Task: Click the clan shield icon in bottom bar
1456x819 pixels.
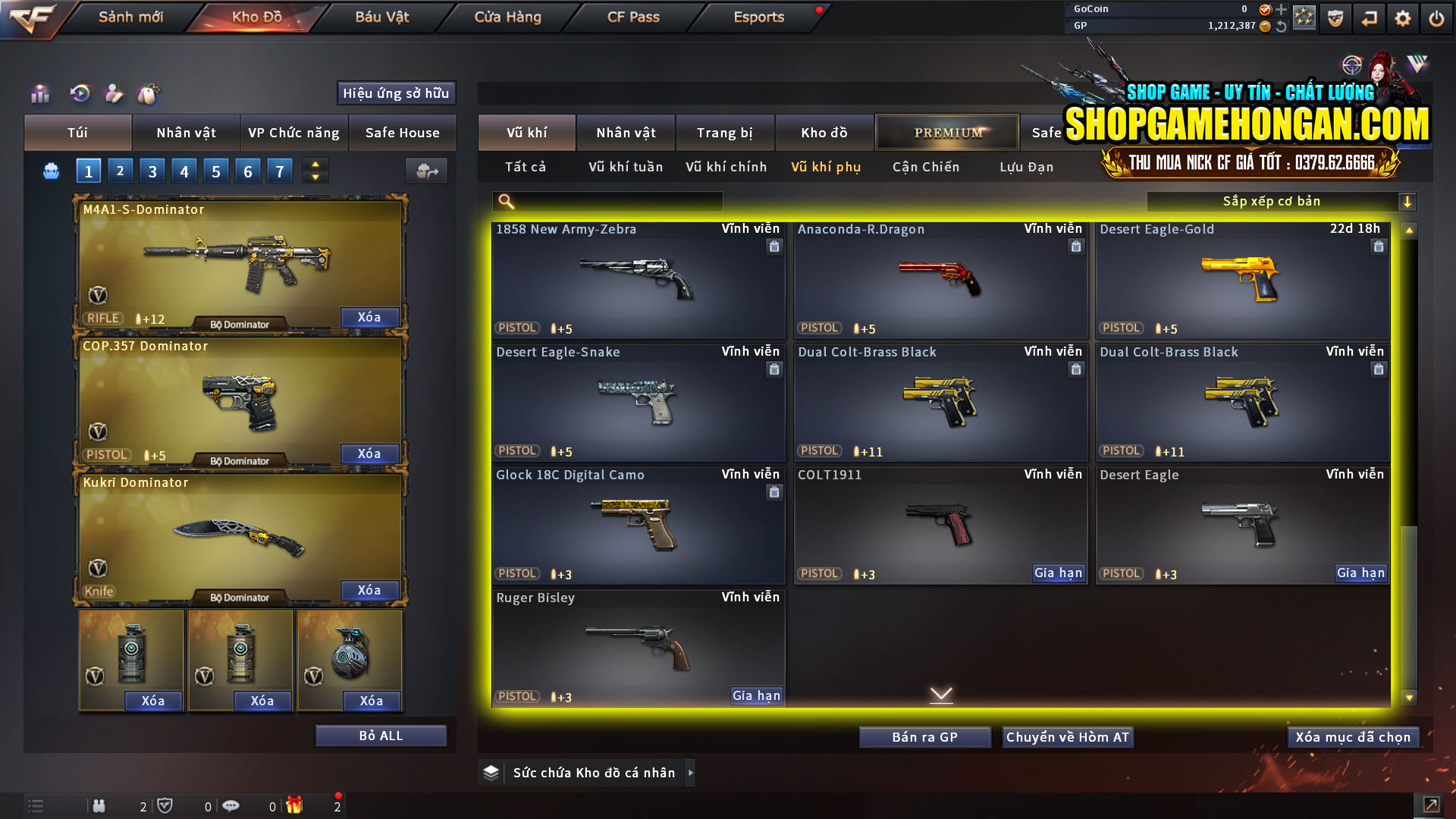Action: (x=166, y=805)
